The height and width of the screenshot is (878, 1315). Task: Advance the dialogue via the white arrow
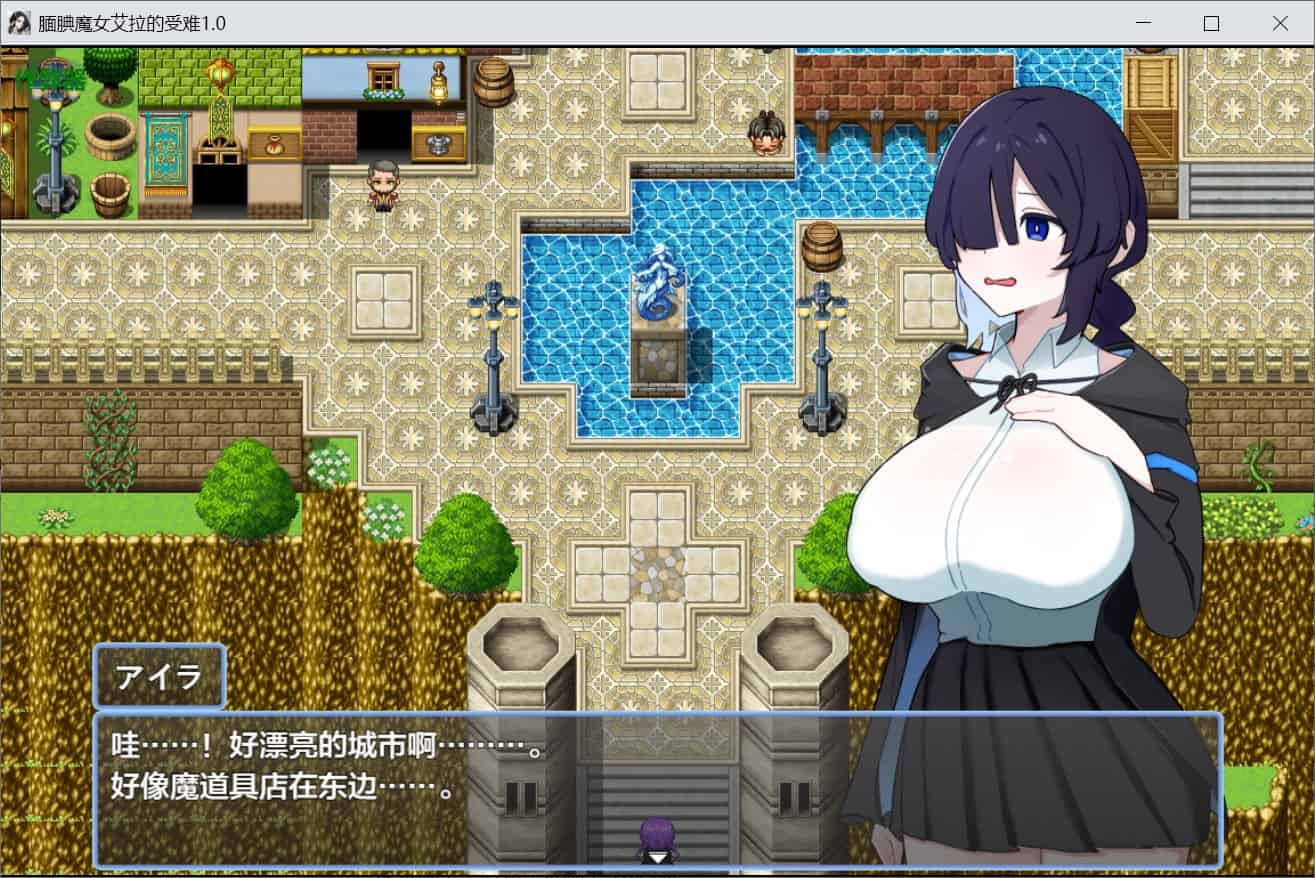657,857
